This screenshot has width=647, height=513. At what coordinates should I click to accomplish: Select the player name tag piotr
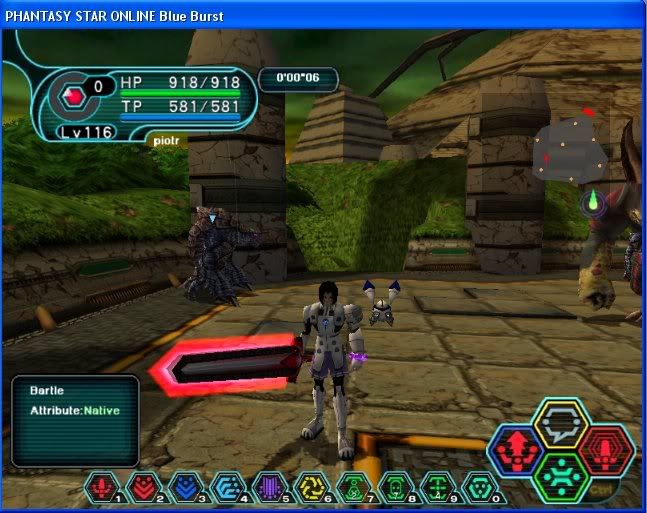coord(164,140)
